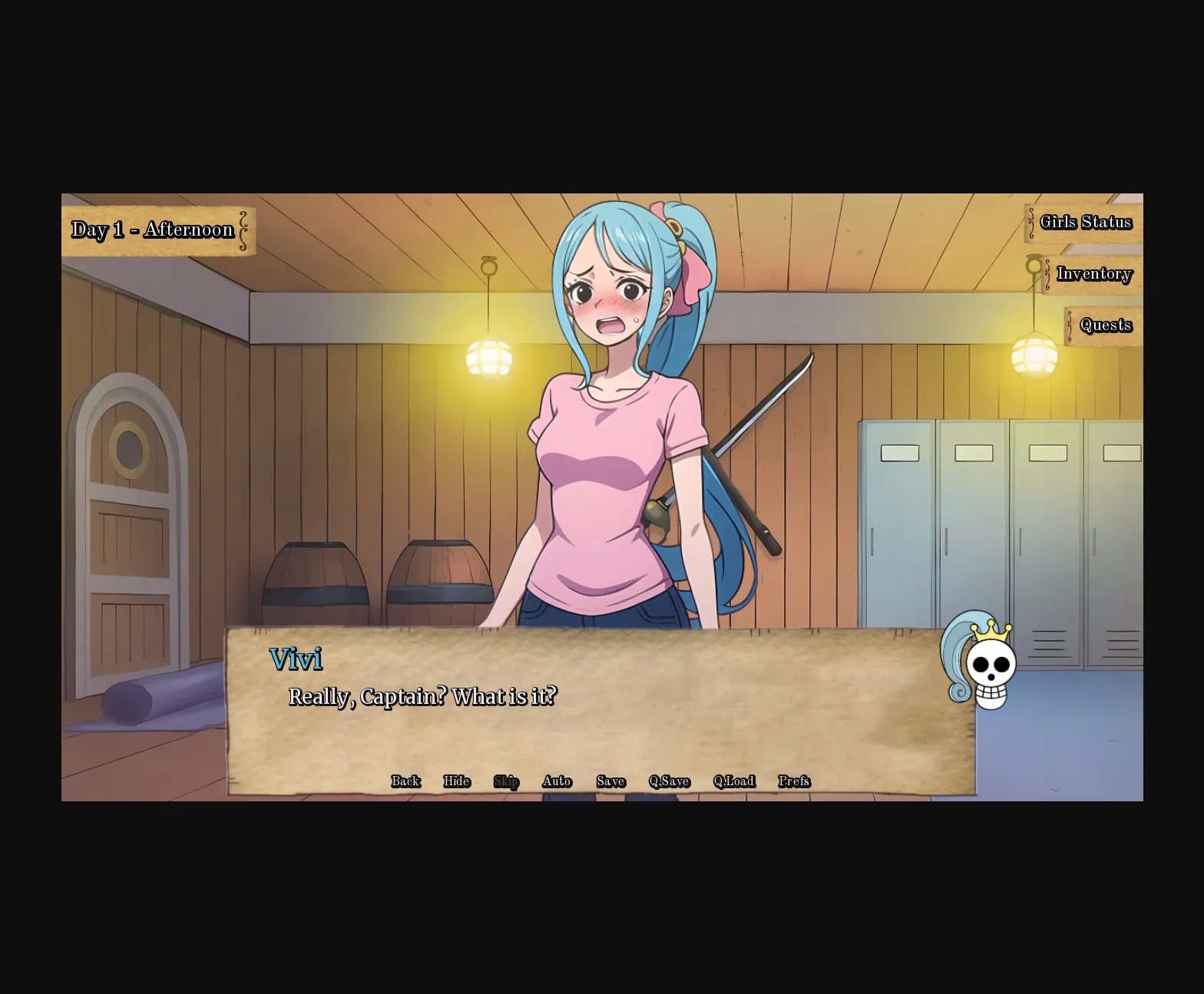Click Back to rewind dialogue
This screenshot has width=1204, height=994.
405,781
